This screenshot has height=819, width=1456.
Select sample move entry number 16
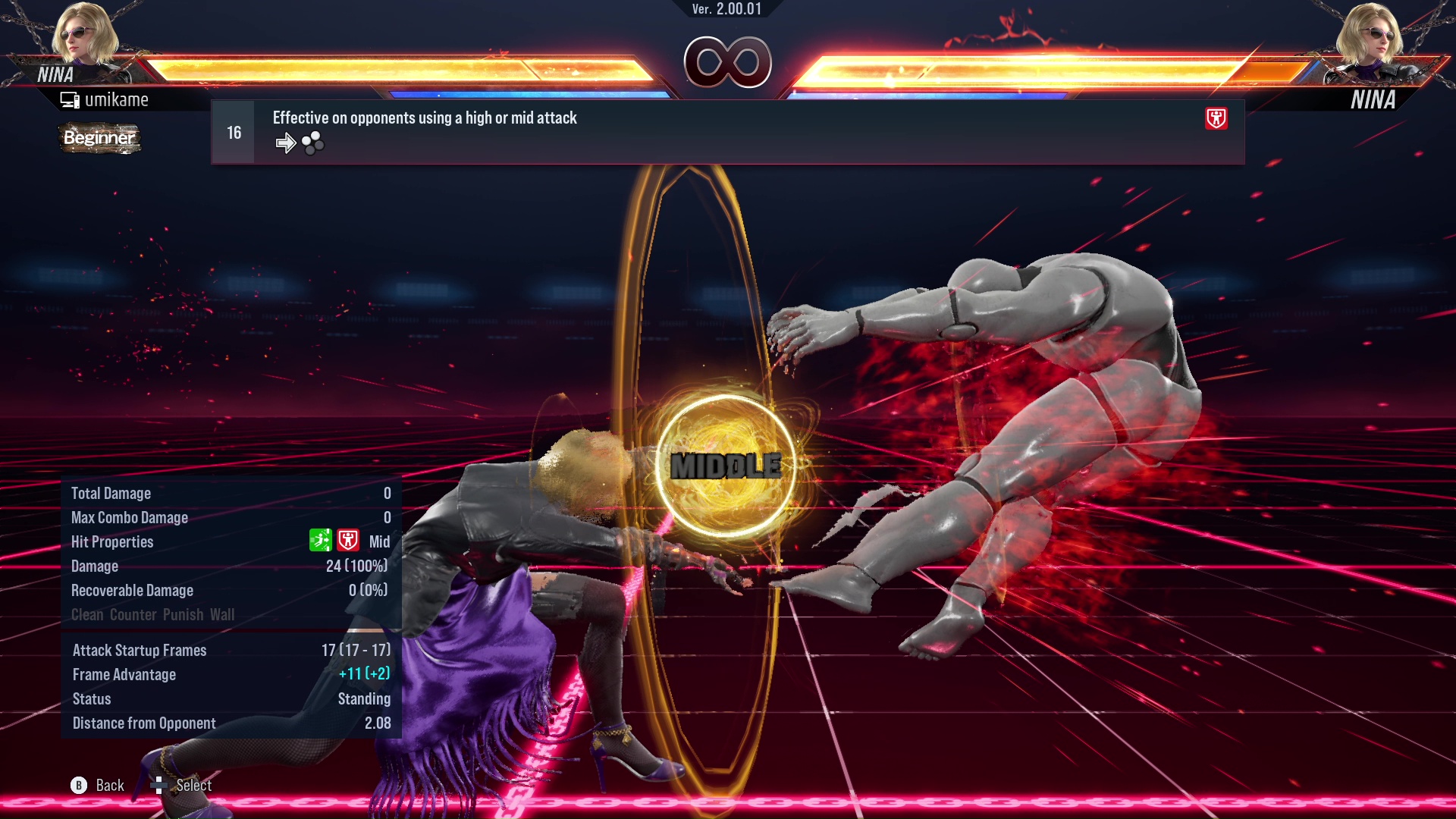(x=232, y=131)
